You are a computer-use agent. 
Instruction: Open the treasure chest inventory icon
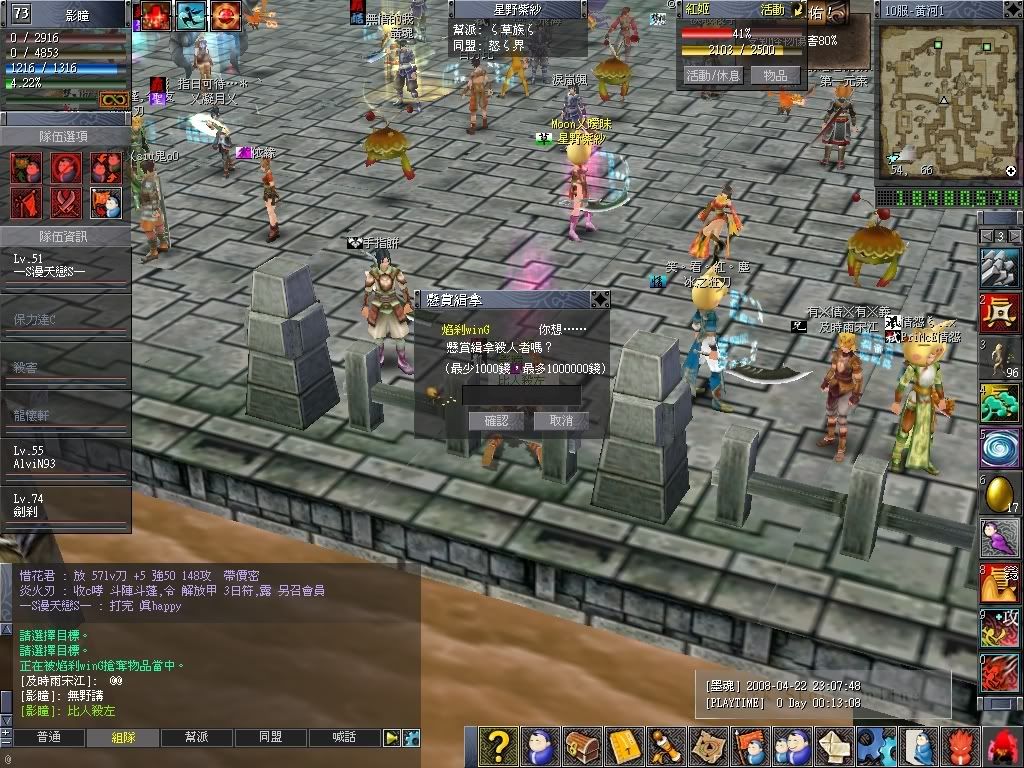pyautogui.click(x=582, y=746)
